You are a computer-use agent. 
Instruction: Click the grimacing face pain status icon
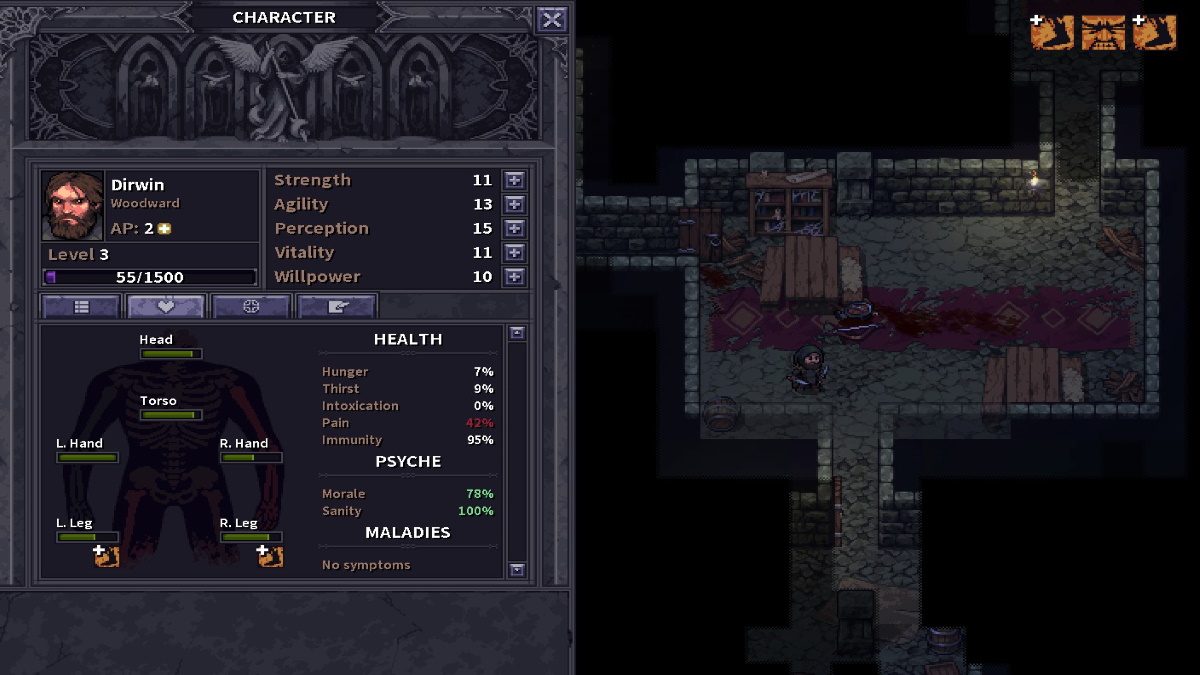click(x=1103, y=32)
